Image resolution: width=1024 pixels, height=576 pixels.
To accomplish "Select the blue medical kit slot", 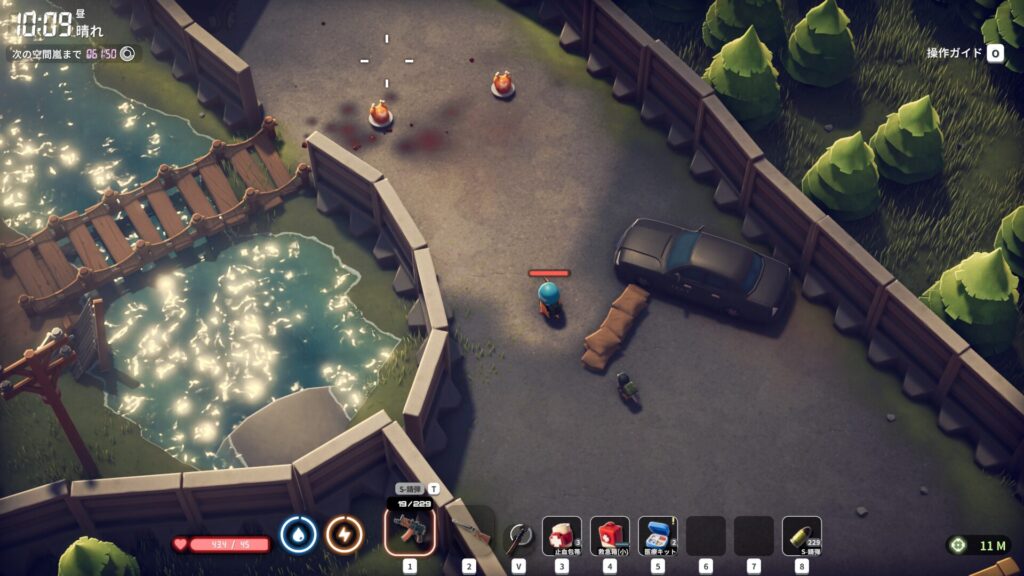I will click(x=657, y=535).
